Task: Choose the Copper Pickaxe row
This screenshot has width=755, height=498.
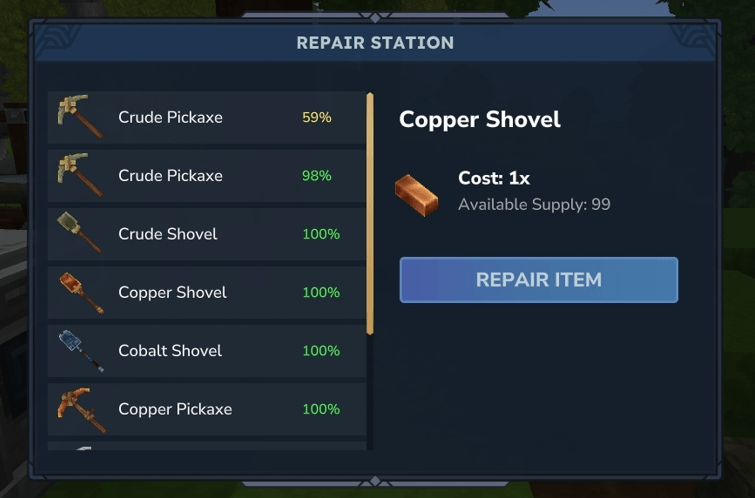Action: [x=206, y=409]
